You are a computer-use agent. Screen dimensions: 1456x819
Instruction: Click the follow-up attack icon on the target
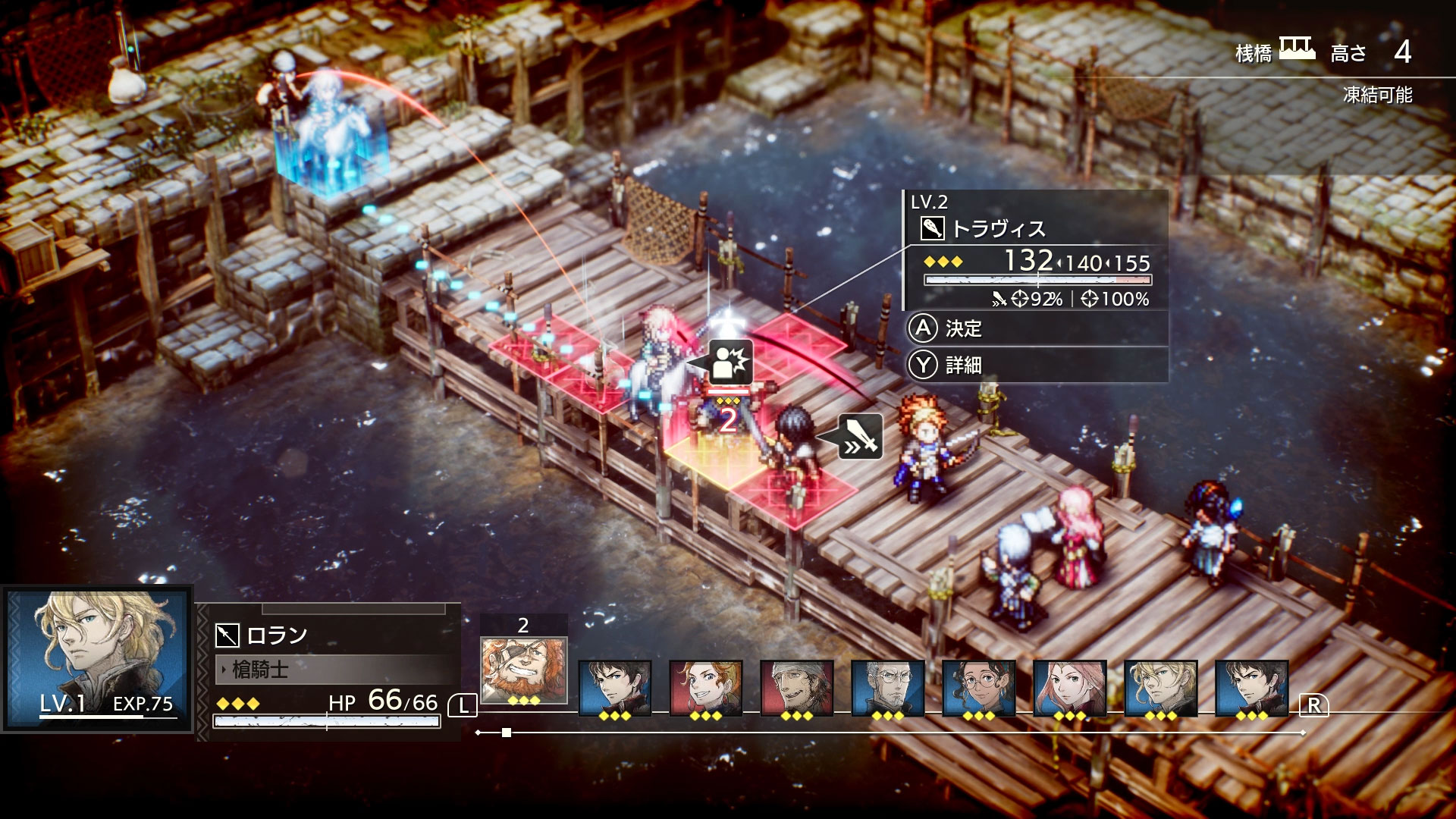point(730,362)
